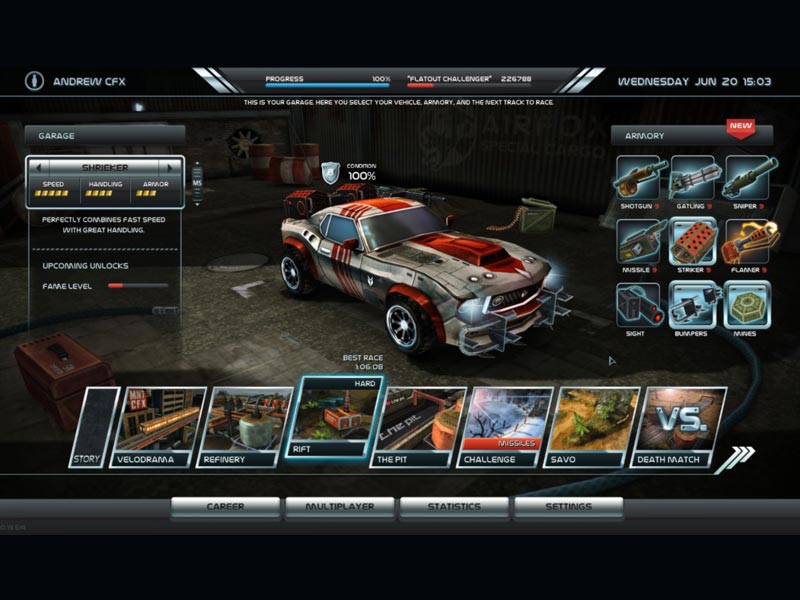Select the Shotgun weapon slot
The image size is (800, 600).
638,179
